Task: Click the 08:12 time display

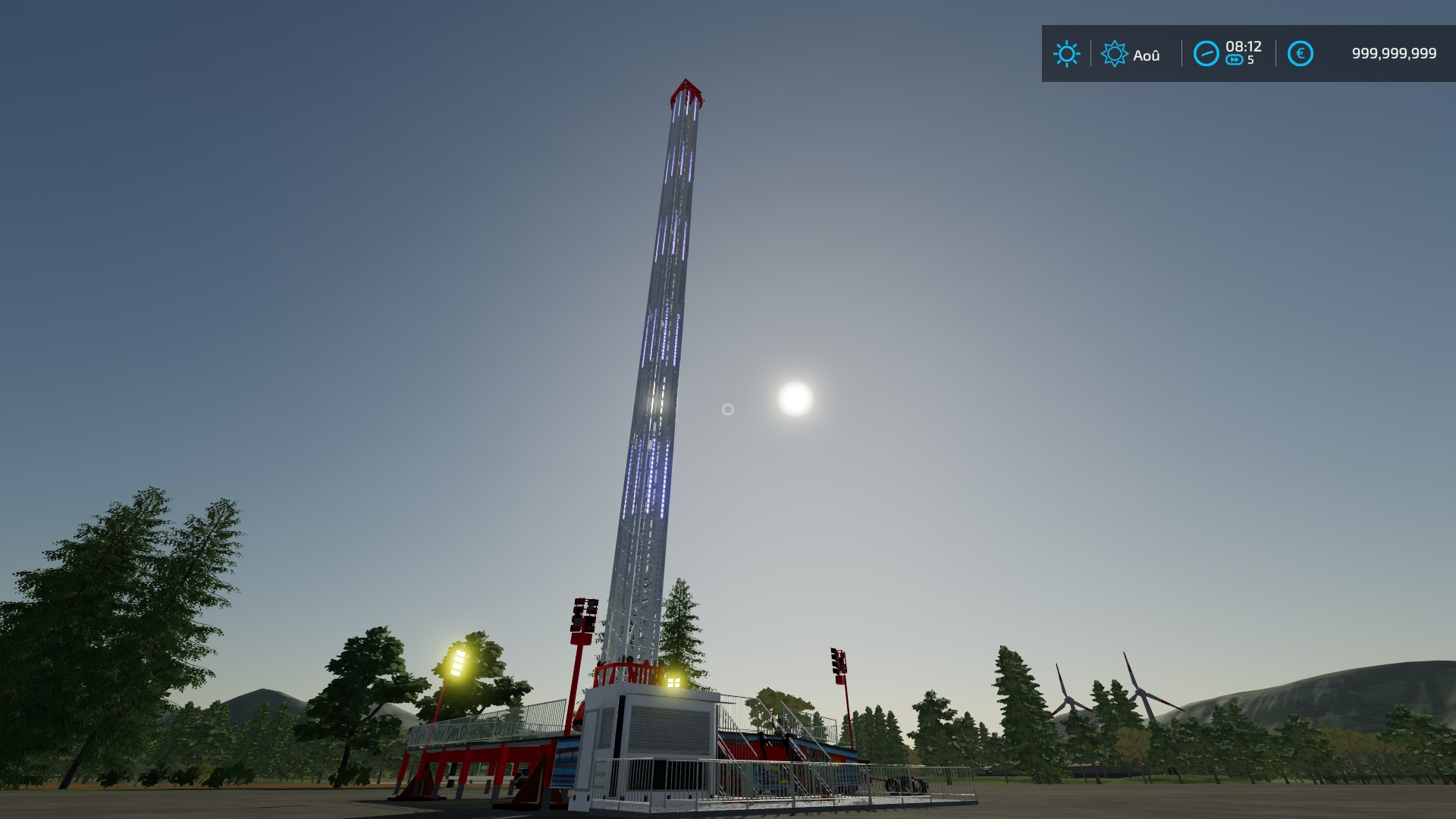Action: pos(1244,47)
